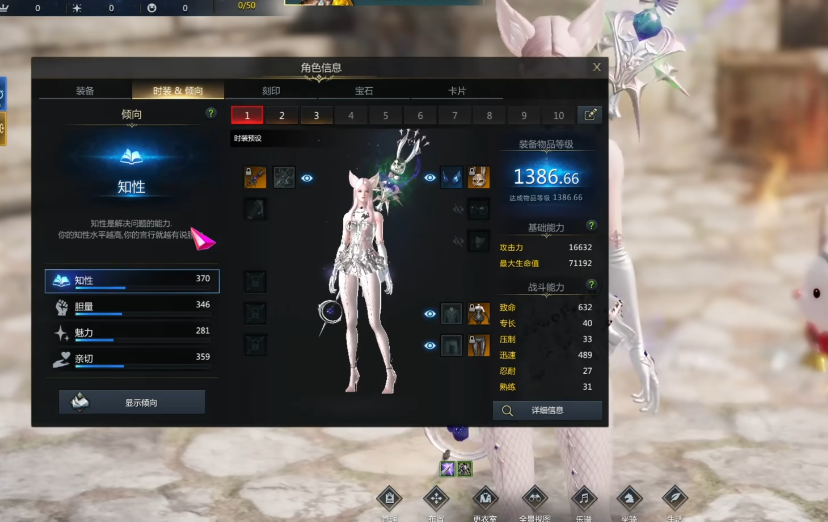
Task: Select outfit preset 2
Action: click(x=282, y=115)
